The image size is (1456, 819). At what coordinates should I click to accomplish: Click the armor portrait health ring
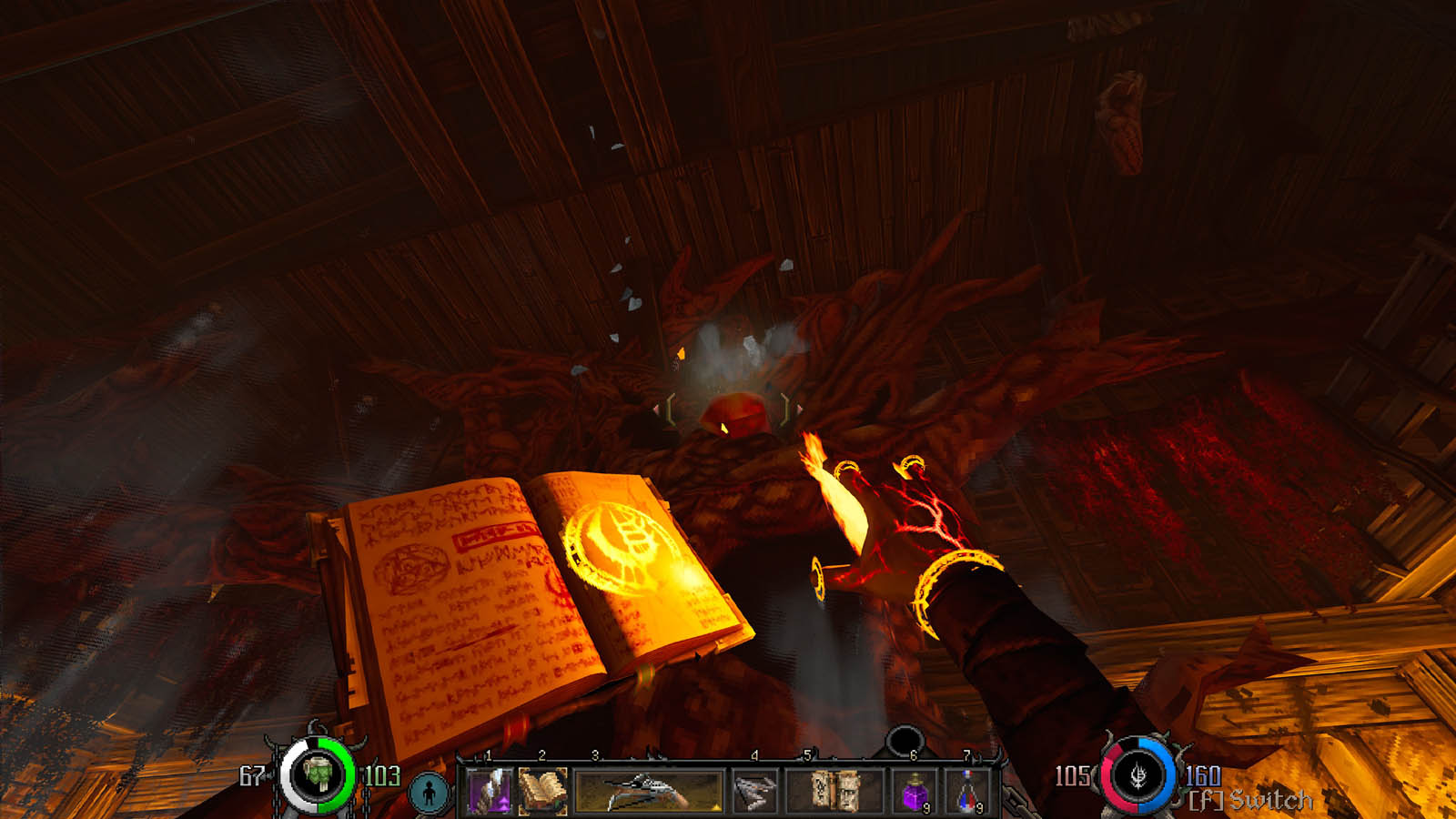coord(318,775)
